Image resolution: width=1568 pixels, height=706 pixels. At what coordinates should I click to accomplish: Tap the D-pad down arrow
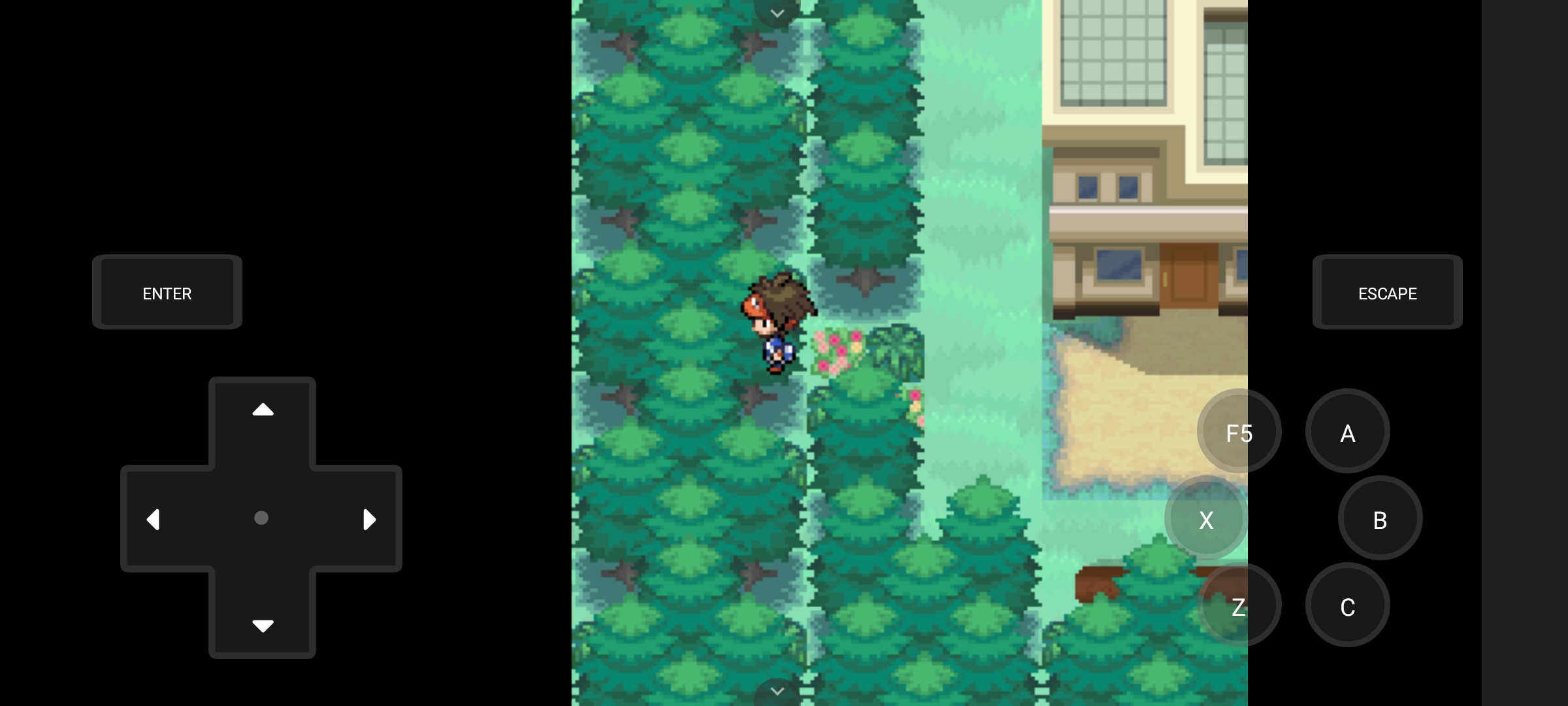pos(262,626)
